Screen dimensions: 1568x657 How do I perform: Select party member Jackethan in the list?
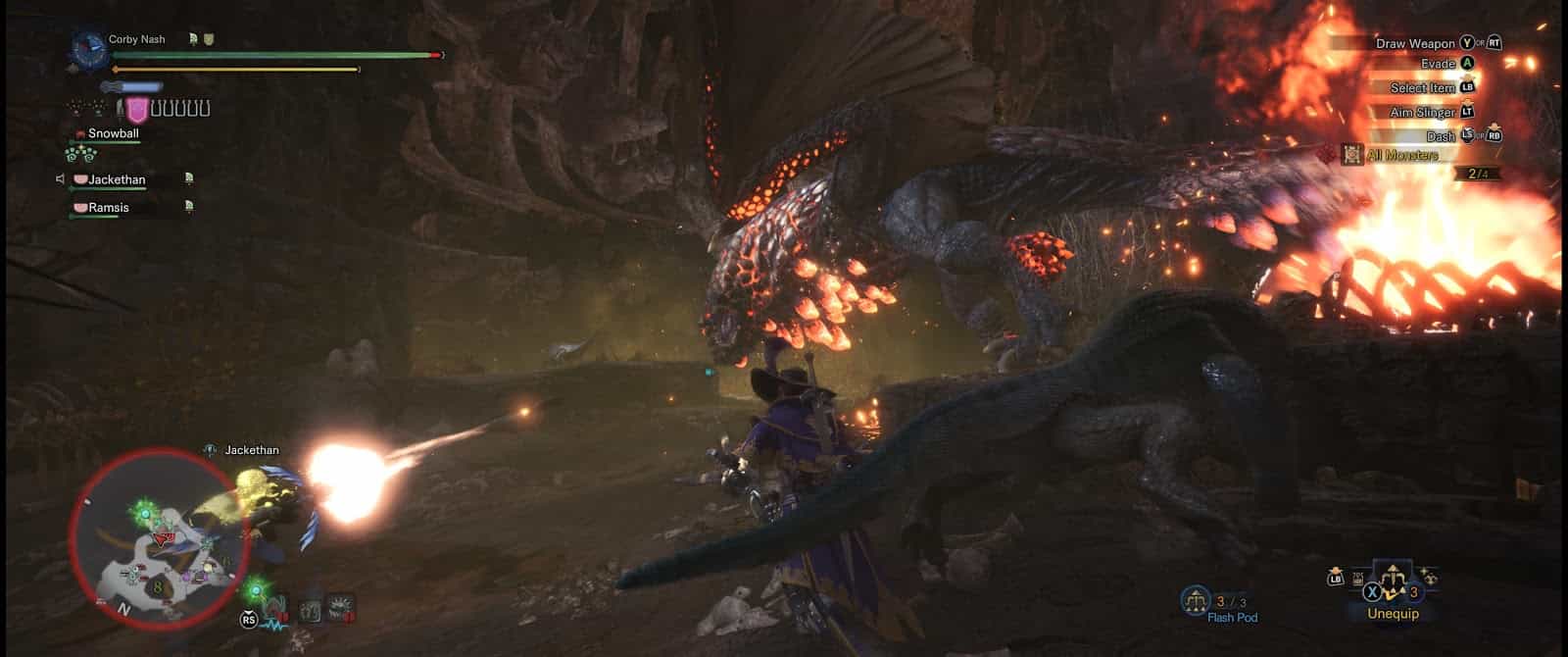[x=116, y=179]
